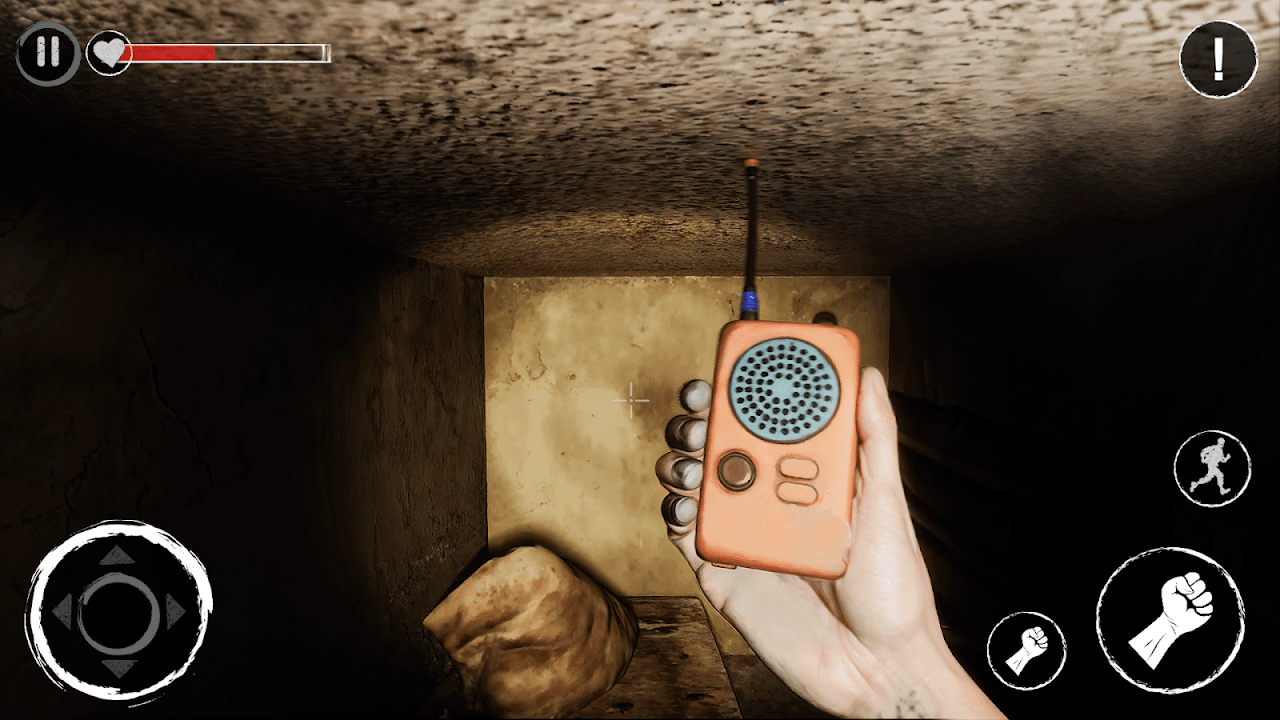
Task: Hit the large fist punch button
Action: click(x=1170, y=619)
